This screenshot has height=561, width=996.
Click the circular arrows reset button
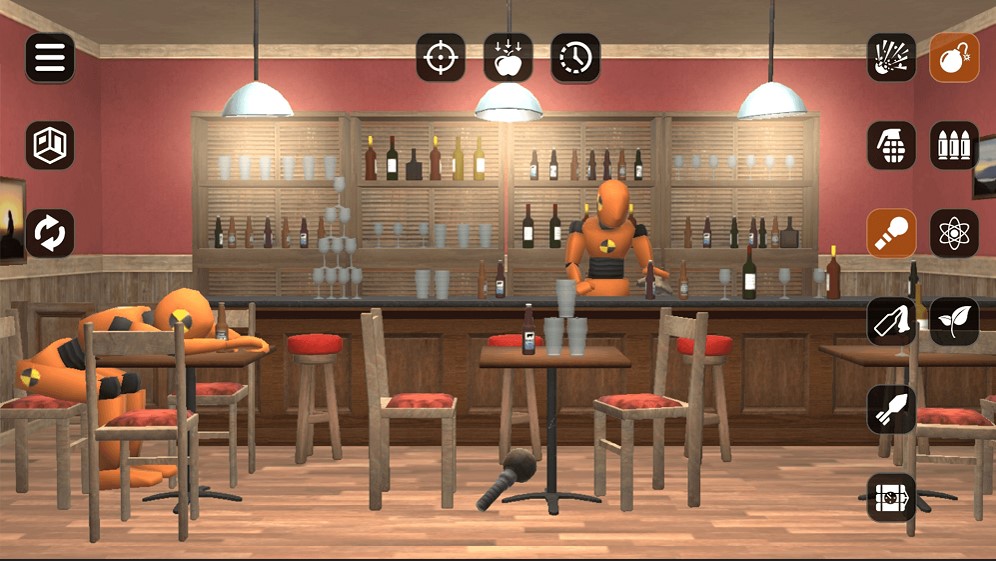click(x=50, y=233)
